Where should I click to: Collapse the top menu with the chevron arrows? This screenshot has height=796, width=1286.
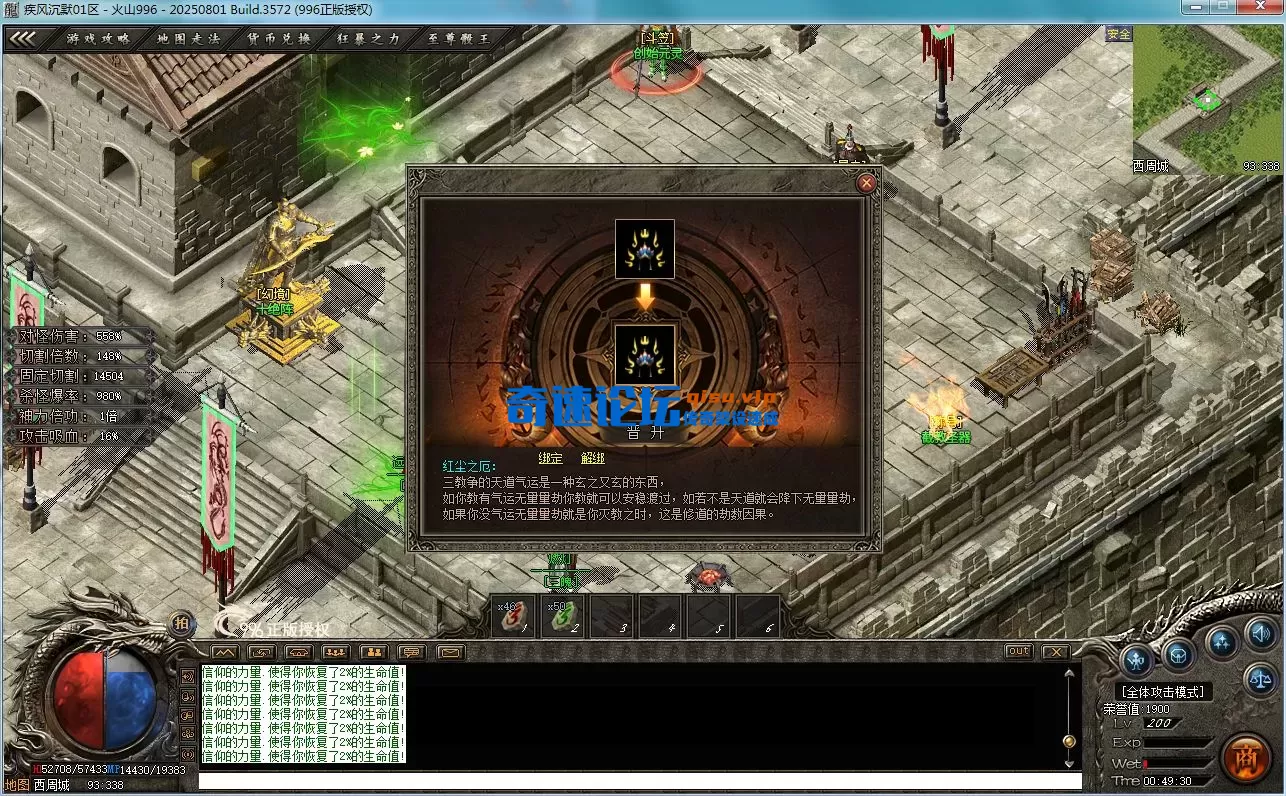pyautogui.click(x=25, y=38)
